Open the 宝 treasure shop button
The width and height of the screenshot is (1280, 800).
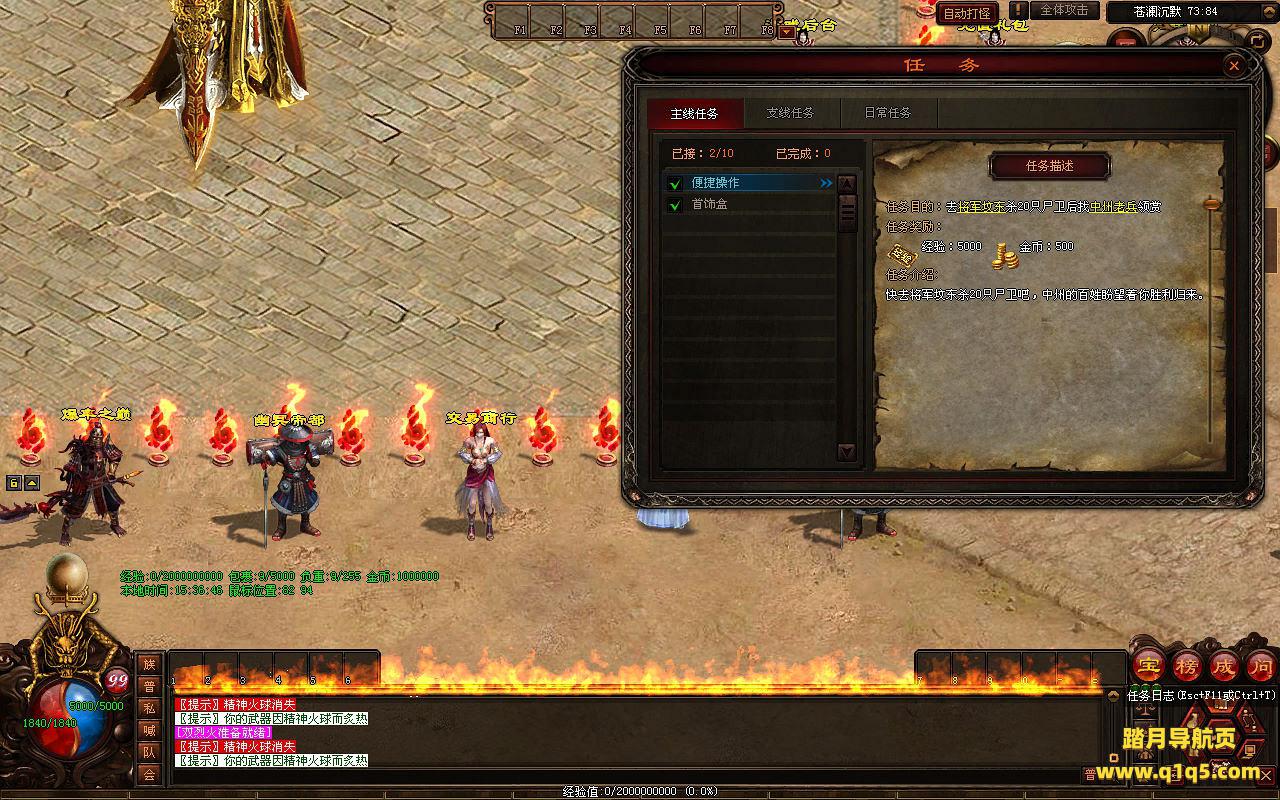1149,666
